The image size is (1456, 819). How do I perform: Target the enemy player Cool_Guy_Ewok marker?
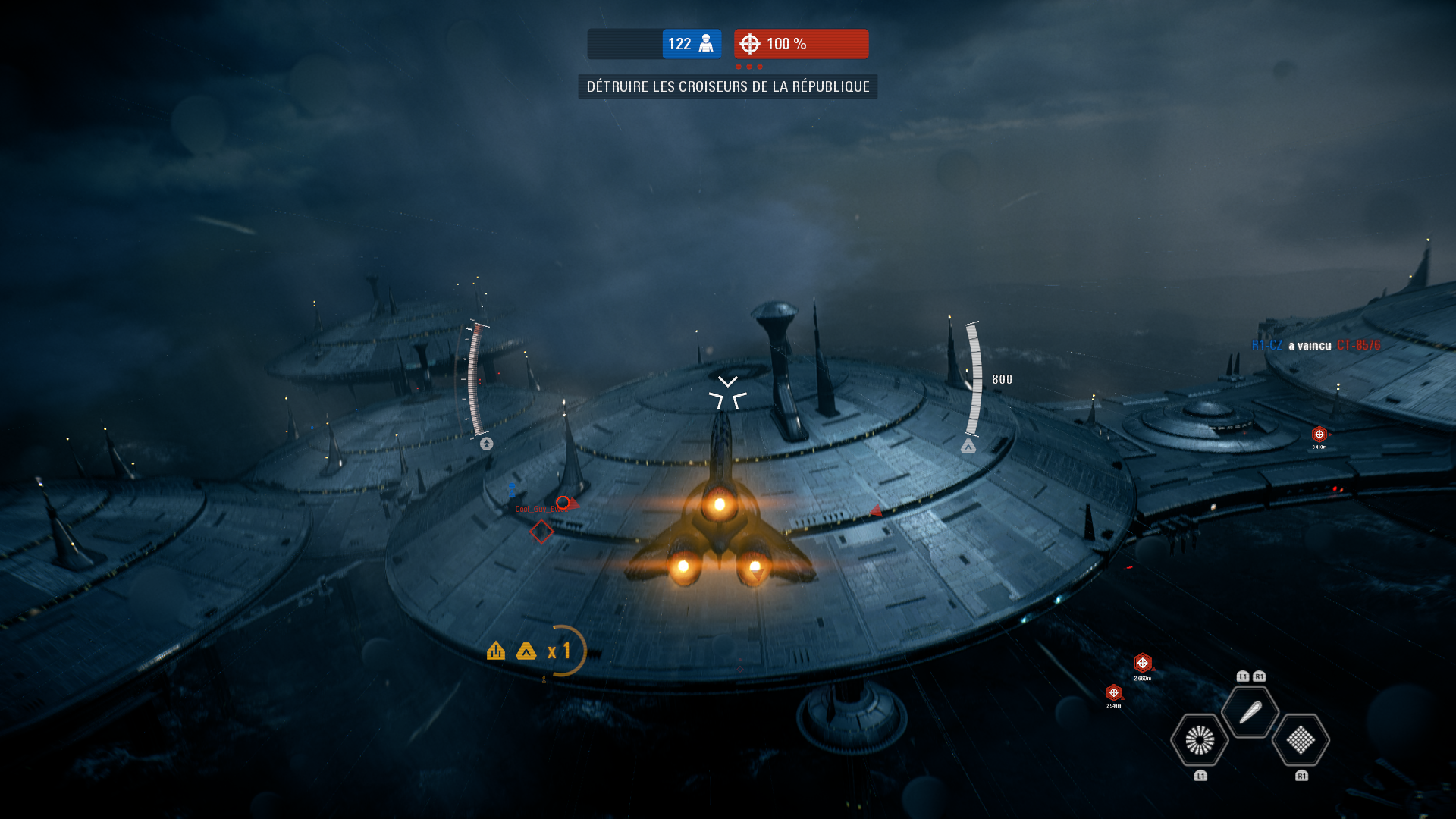563,503
